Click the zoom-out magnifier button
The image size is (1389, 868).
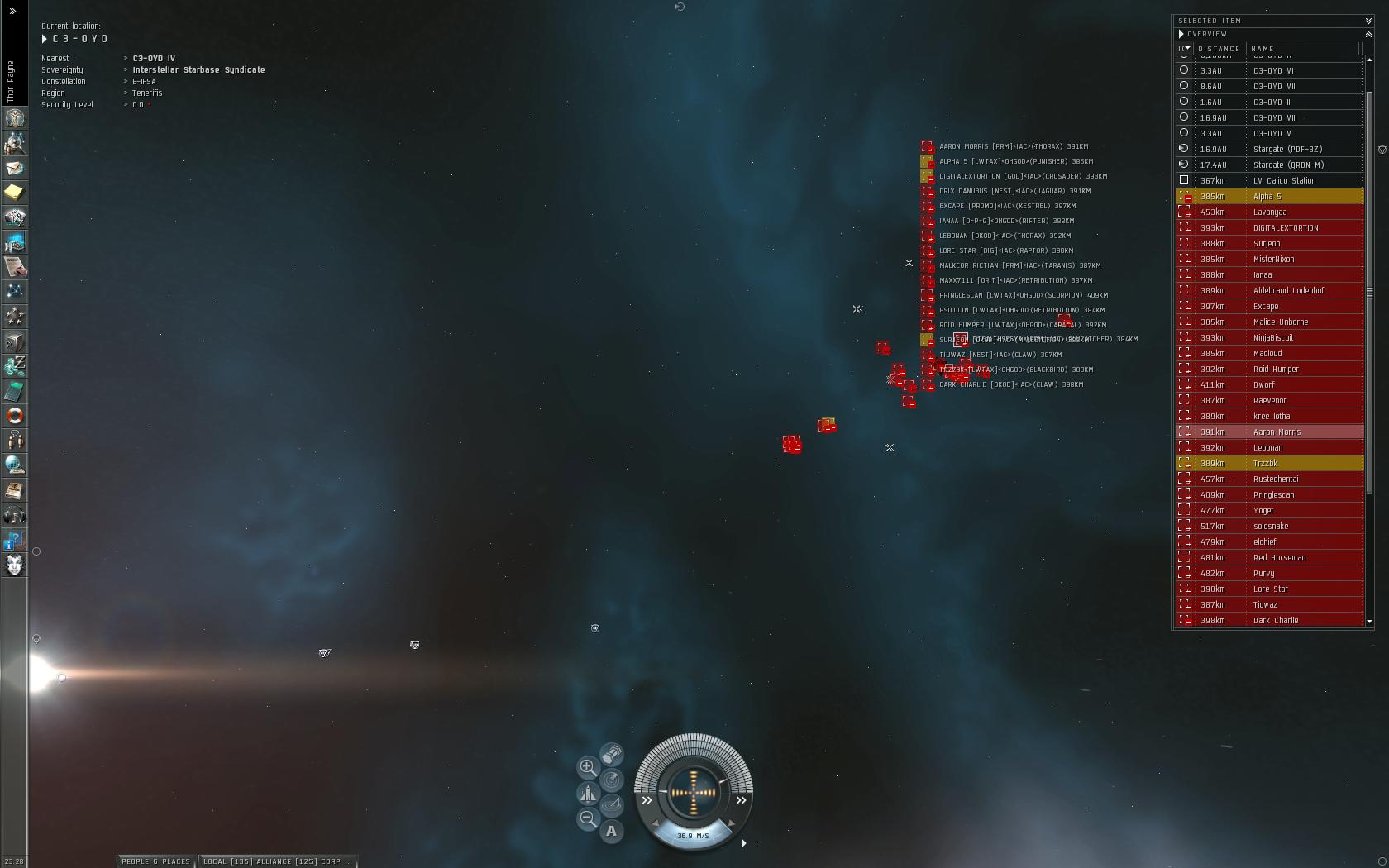coord(587,818)
